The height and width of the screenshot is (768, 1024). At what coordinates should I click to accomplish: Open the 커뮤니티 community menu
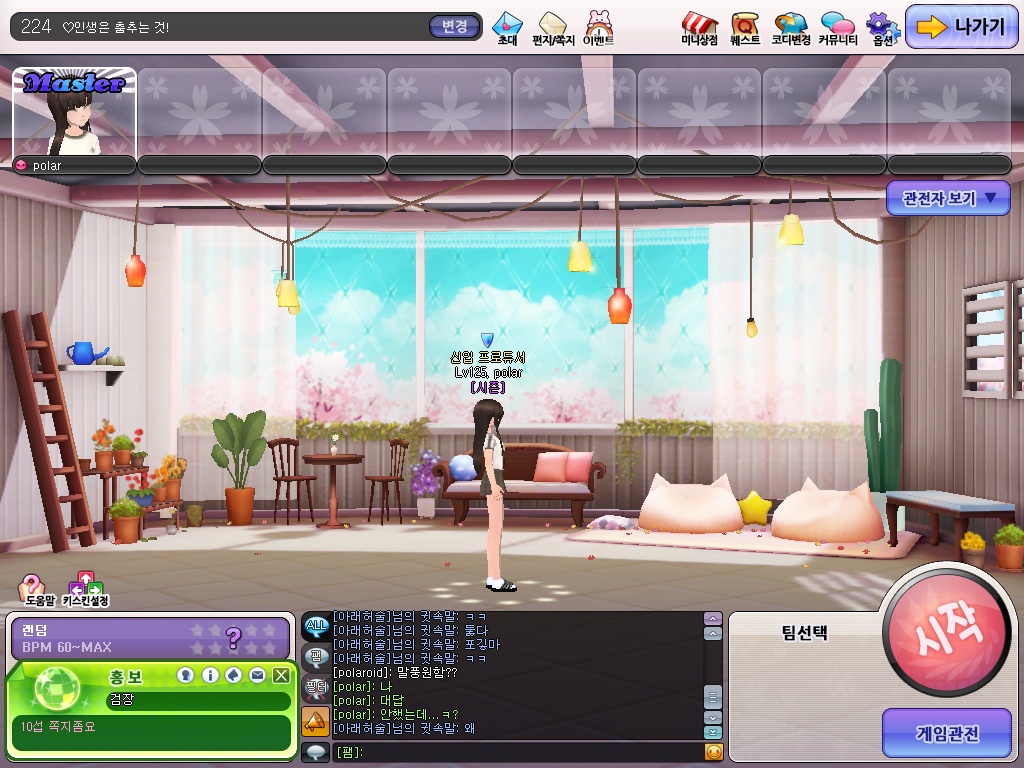[836, 28]
